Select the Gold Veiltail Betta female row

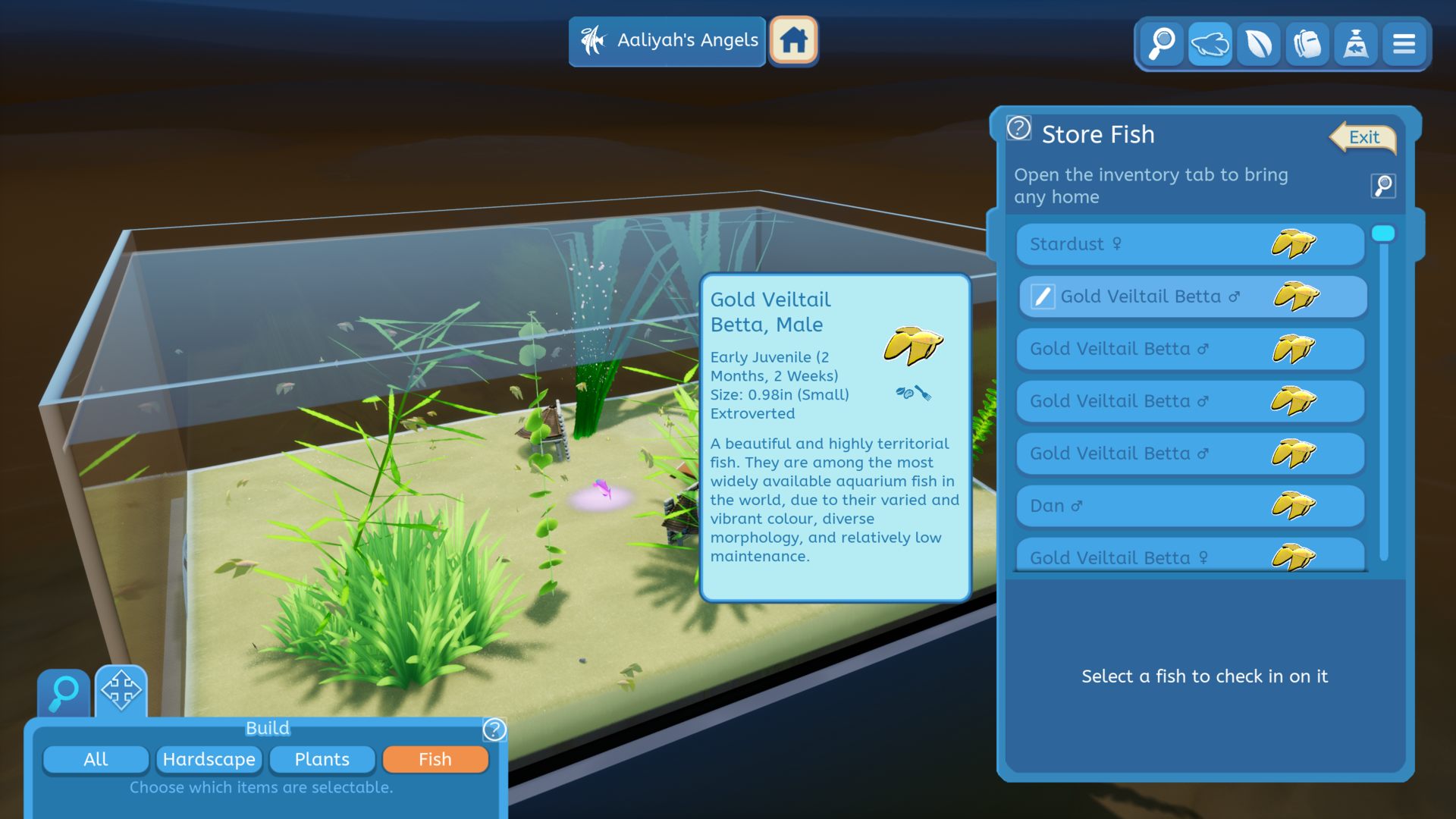coord(1189,556)
